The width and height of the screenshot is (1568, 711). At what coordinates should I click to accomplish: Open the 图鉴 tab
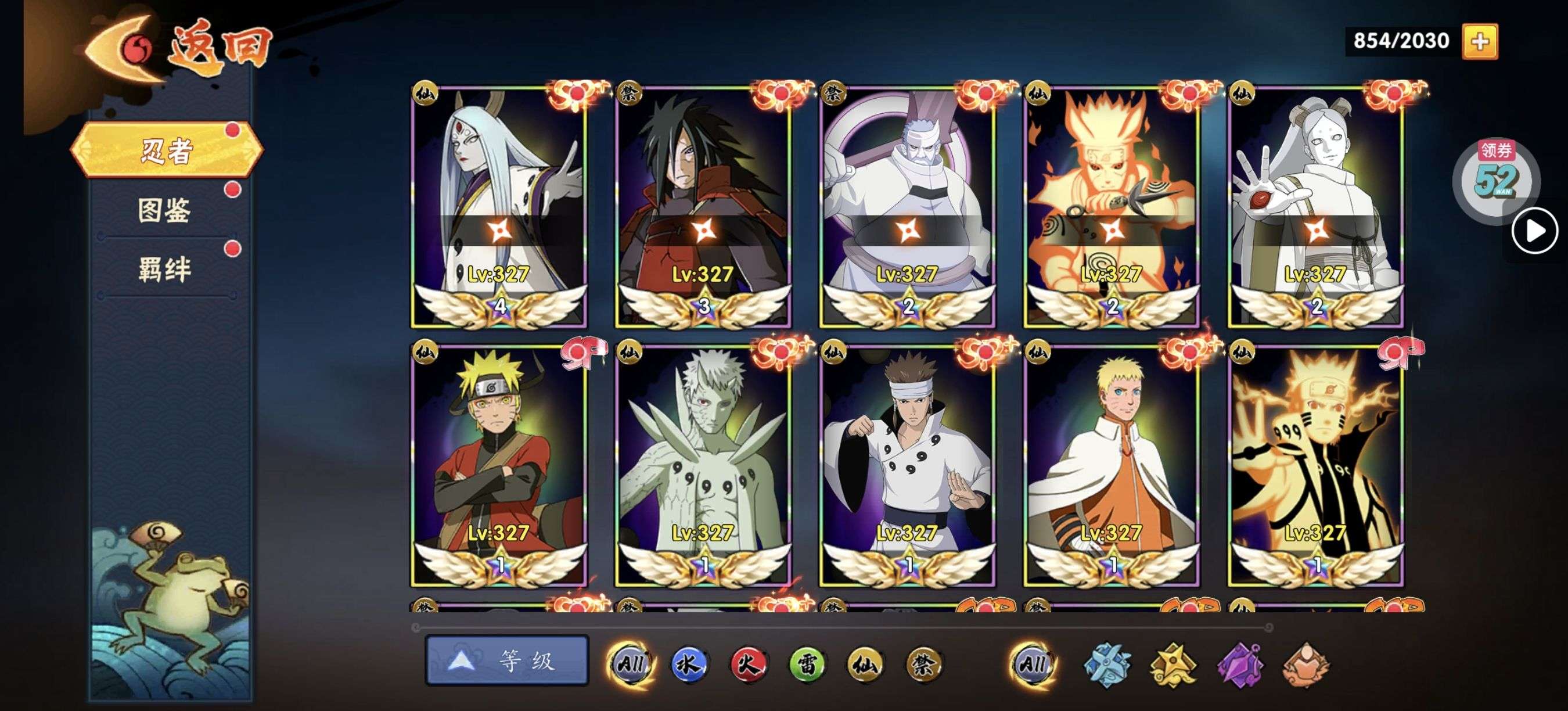164,210
